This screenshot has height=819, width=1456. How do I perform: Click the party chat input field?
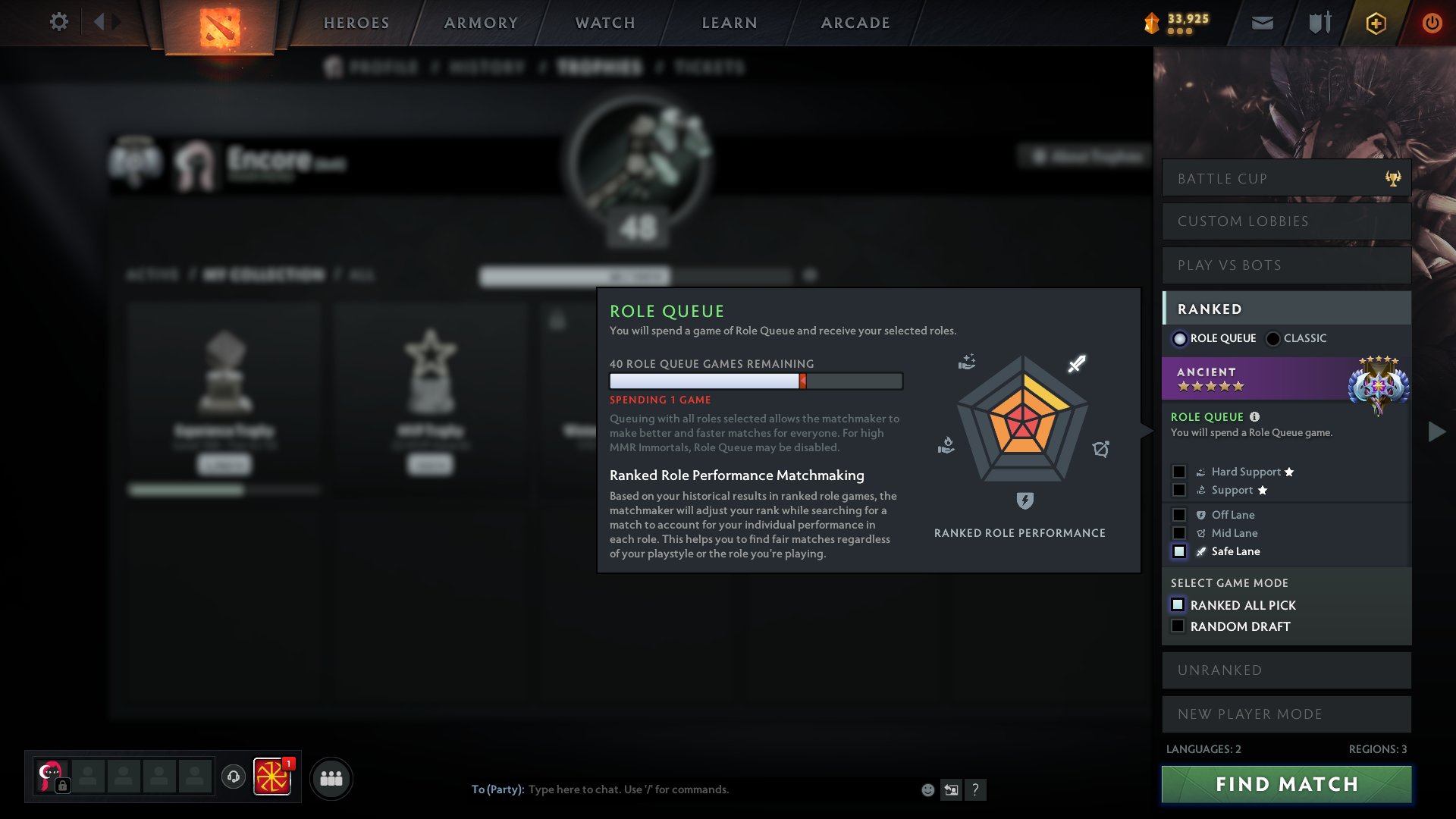point(682,789)
